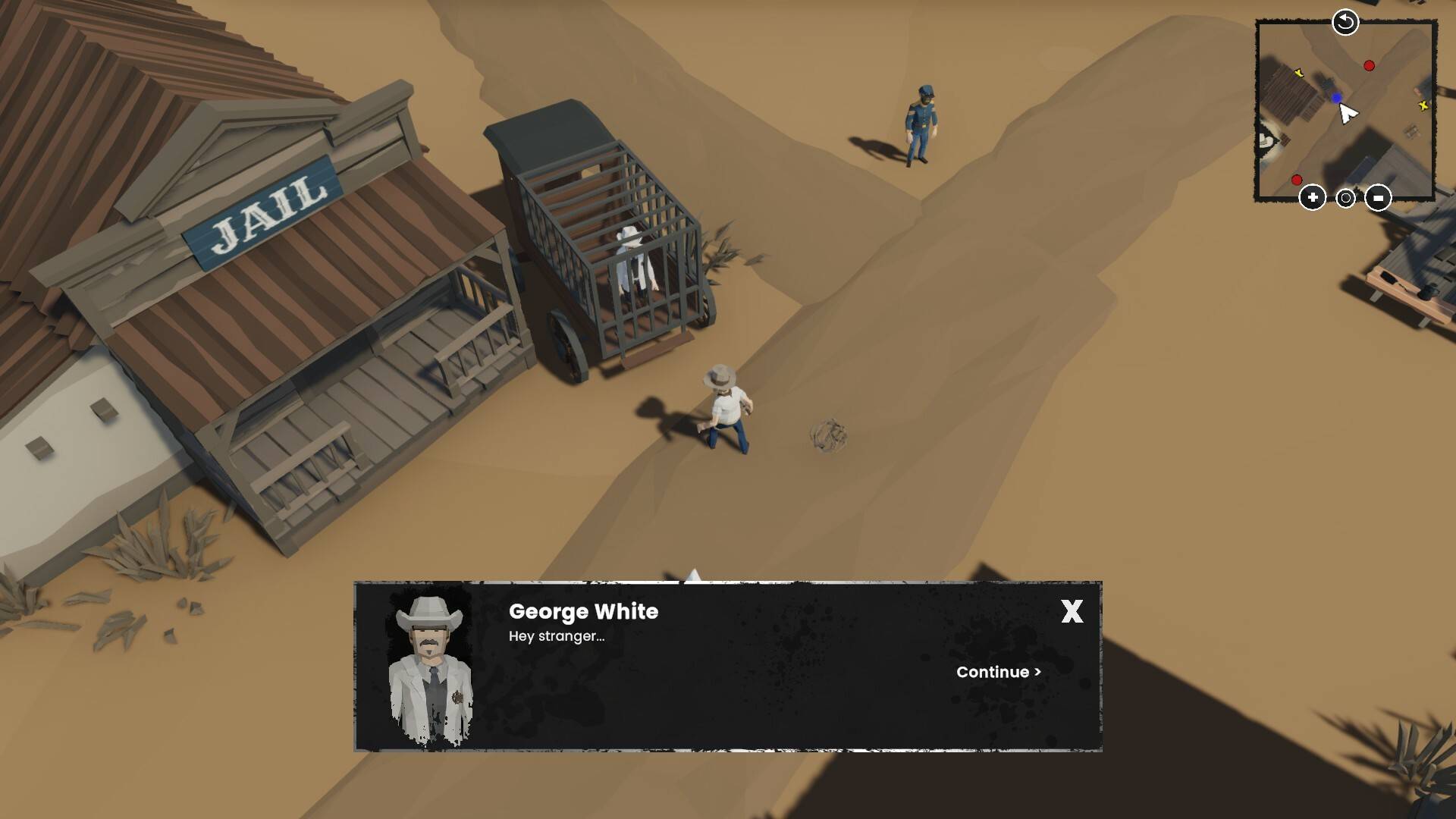Select the yellow quest marker right on minimap

[x=1425, y=105]
